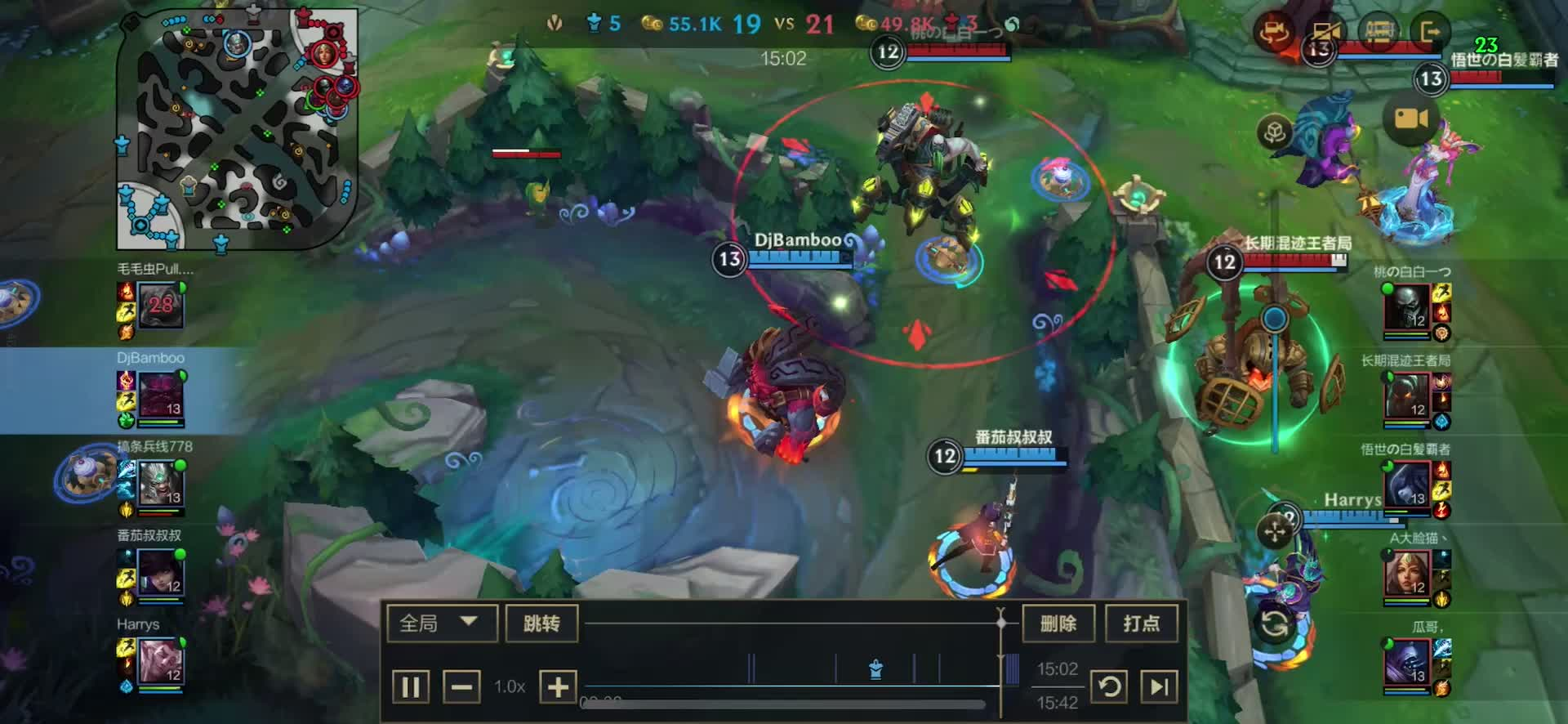Decrease playback speed with minus button

click(461, 686)
